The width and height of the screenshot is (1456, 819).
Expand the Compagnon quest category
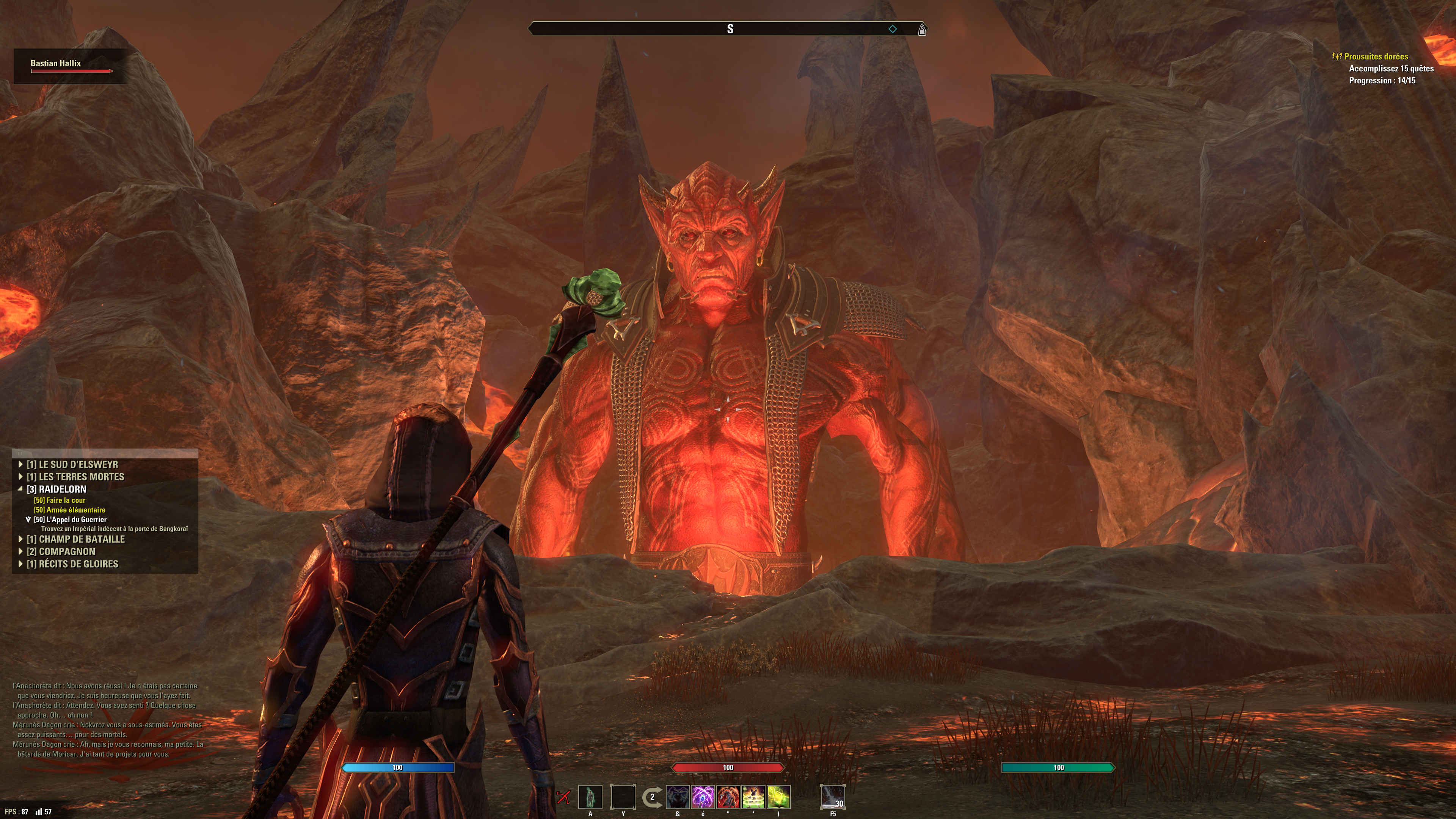point(61,552)
